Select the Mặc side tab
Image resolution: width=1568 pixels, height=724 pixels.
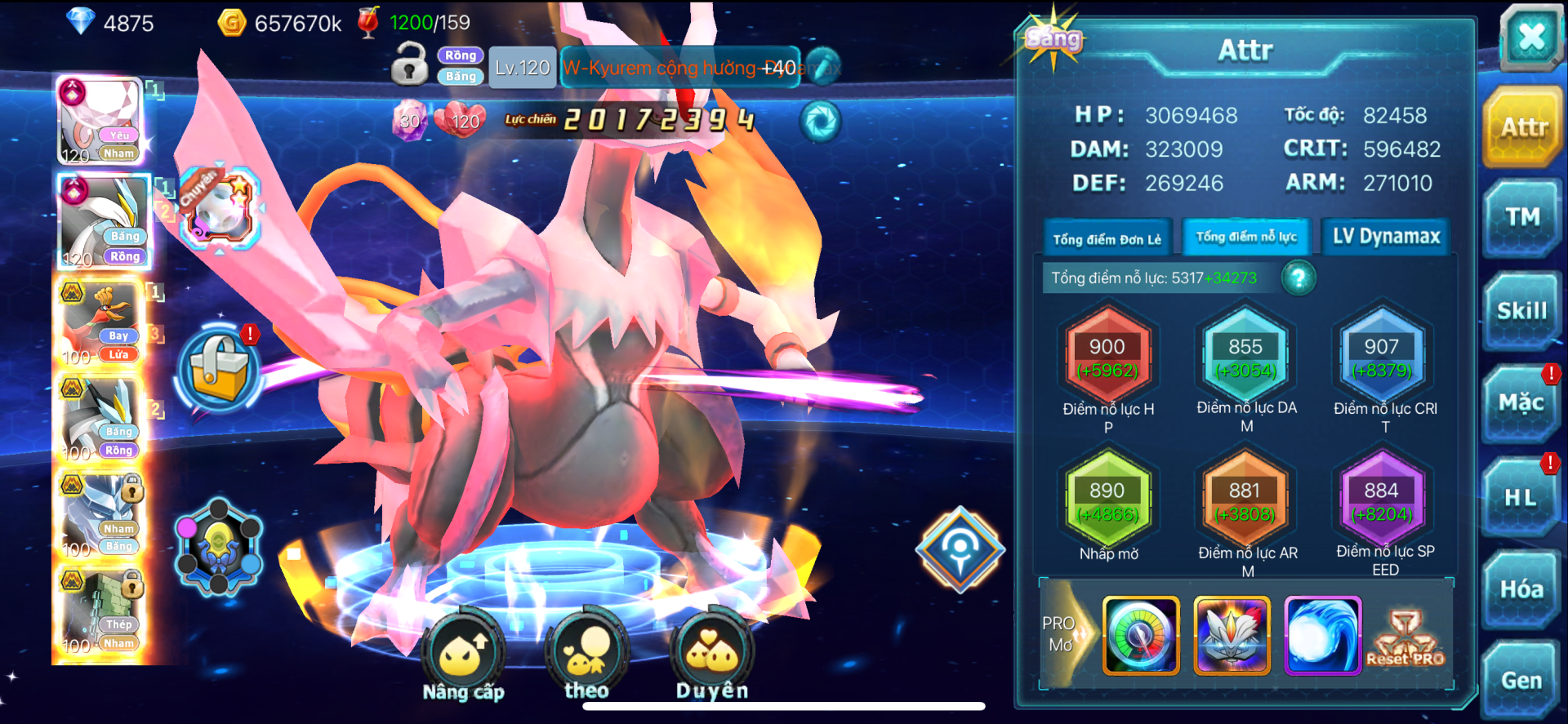[1521, 402]
